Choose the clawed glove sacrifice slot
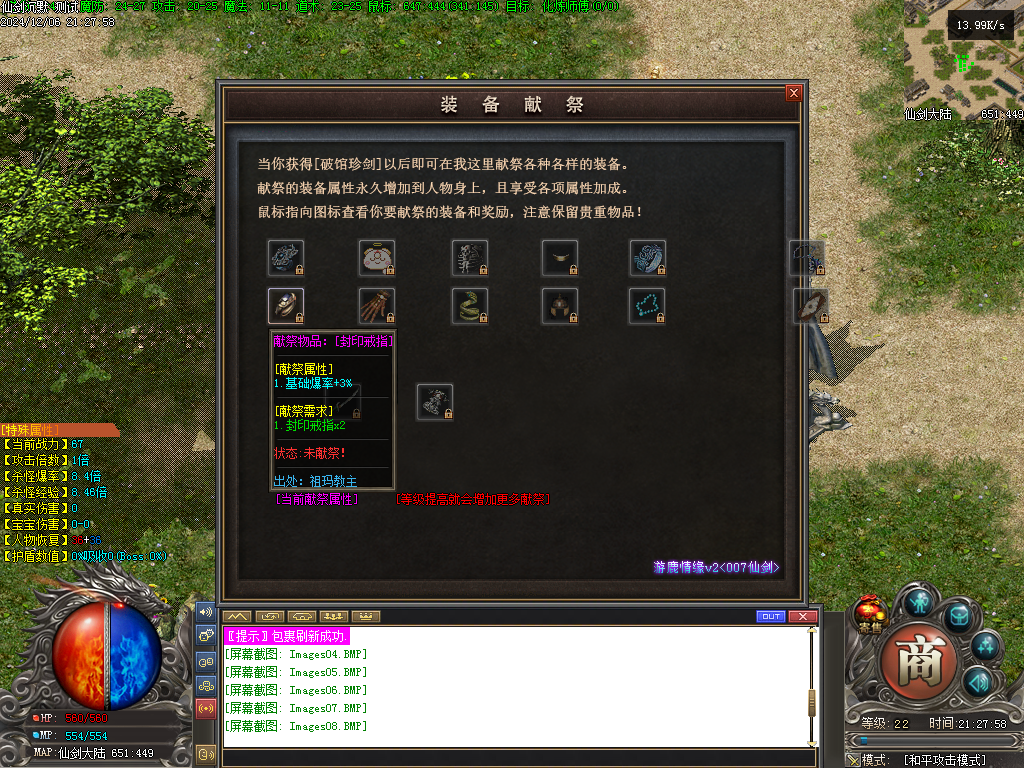The height and width of the screenshot is (768, 1024). pos(377,305)
